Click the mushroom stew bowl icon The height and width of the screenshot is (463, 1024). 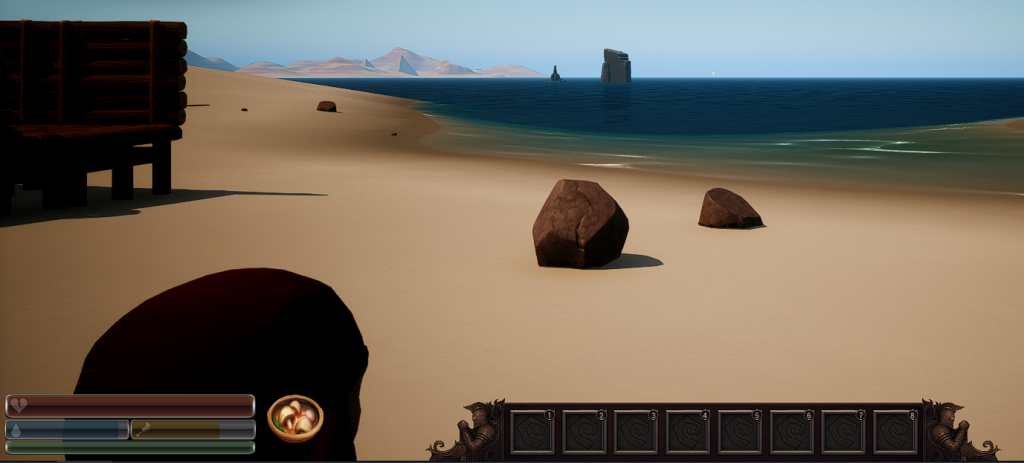coord(295,418)
